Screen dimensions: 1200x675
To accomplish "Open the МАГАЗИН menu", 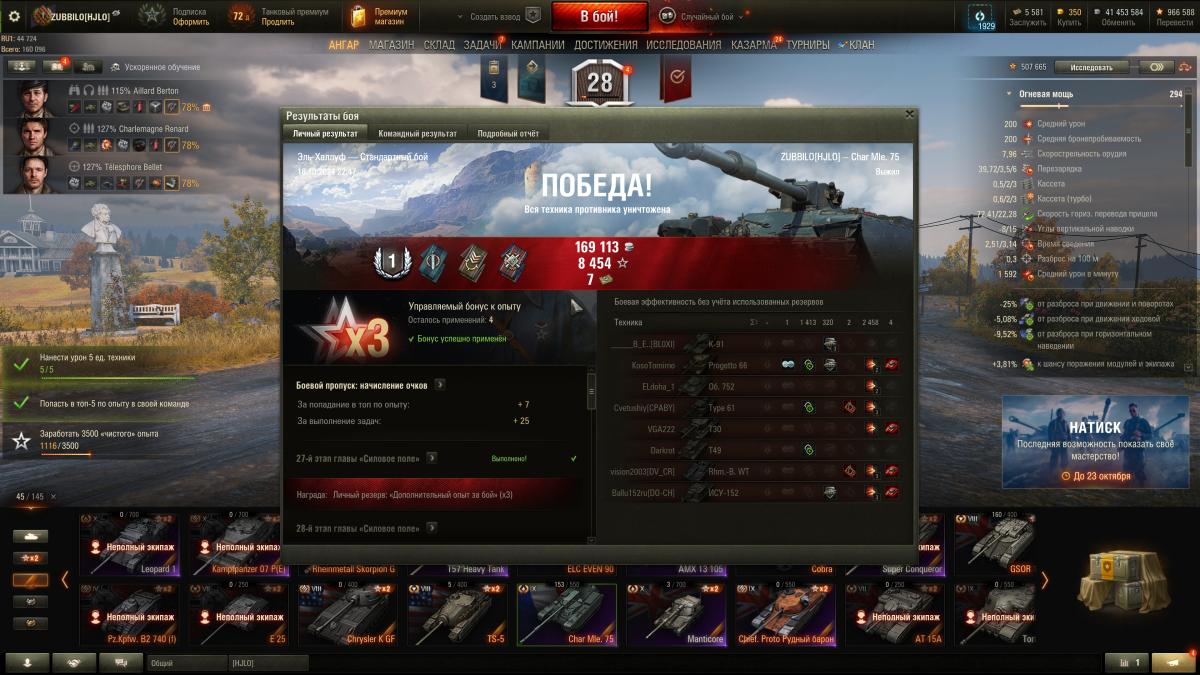I will click(x=391, y=45).
